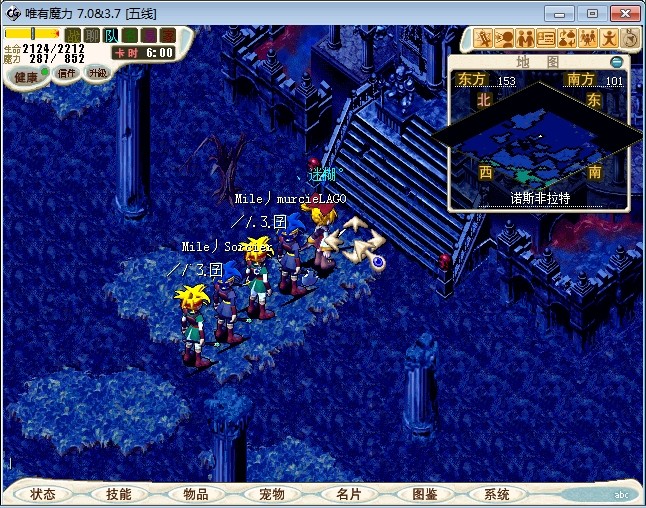The width and height of the screenshot is (646, 508).
Task: Minimize the 地图 map panel
Action: tap(617, 62)
